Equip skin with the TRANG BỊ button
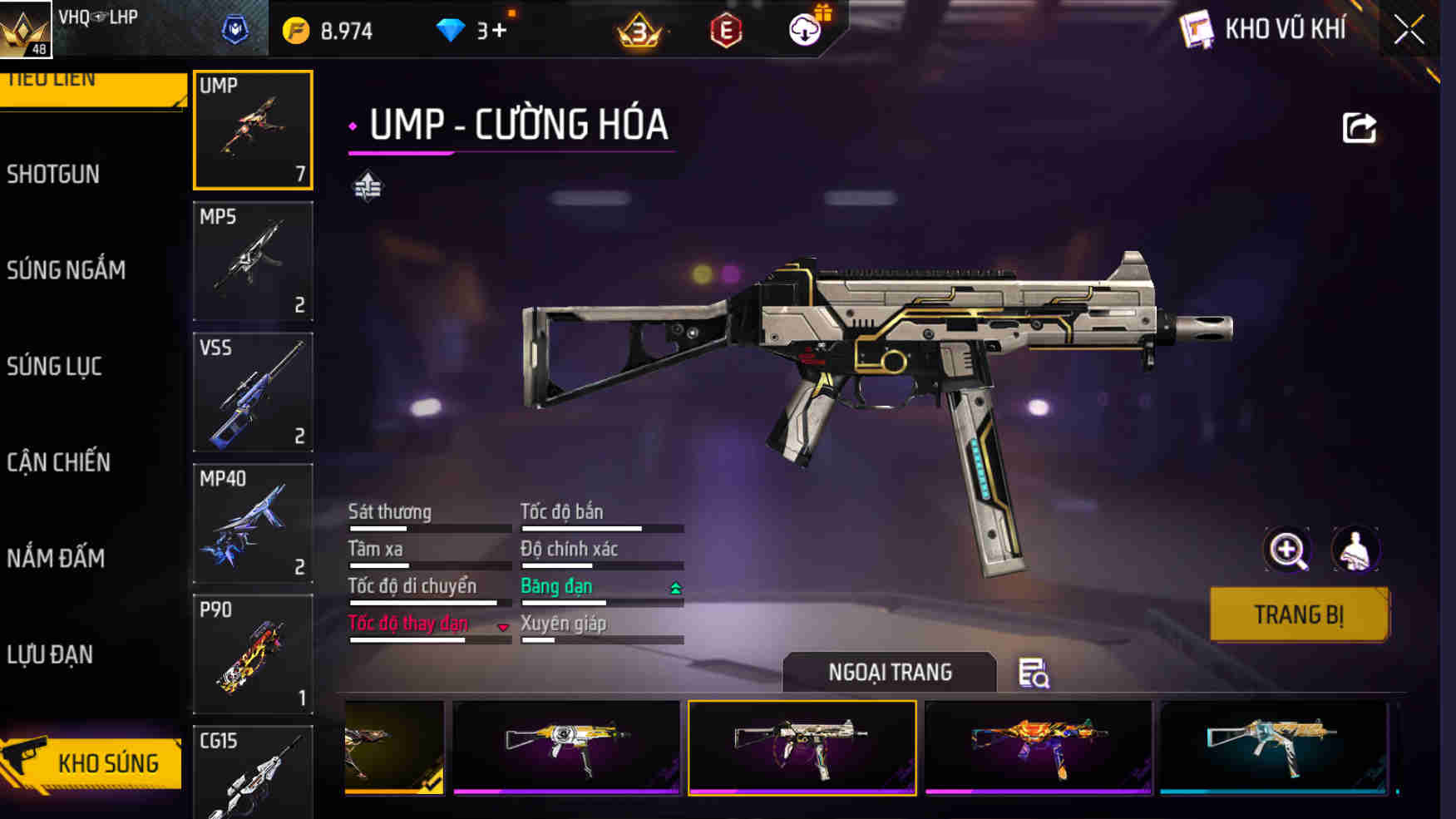This screenshot has width=1456, height=819. pyautogui.click(x=1298, y=614)
